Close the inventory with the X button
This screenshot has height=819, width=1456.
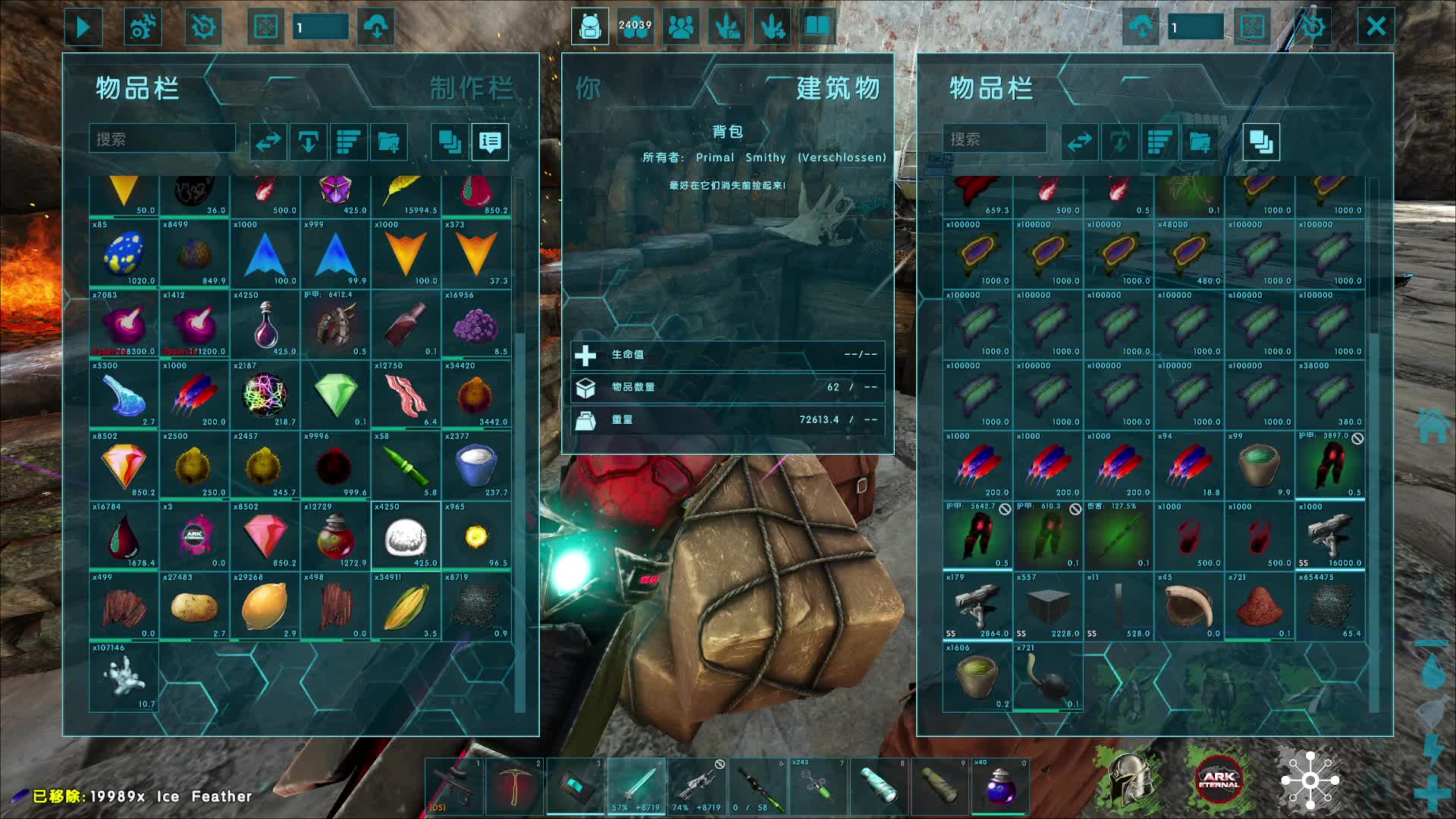(1376, 27)
